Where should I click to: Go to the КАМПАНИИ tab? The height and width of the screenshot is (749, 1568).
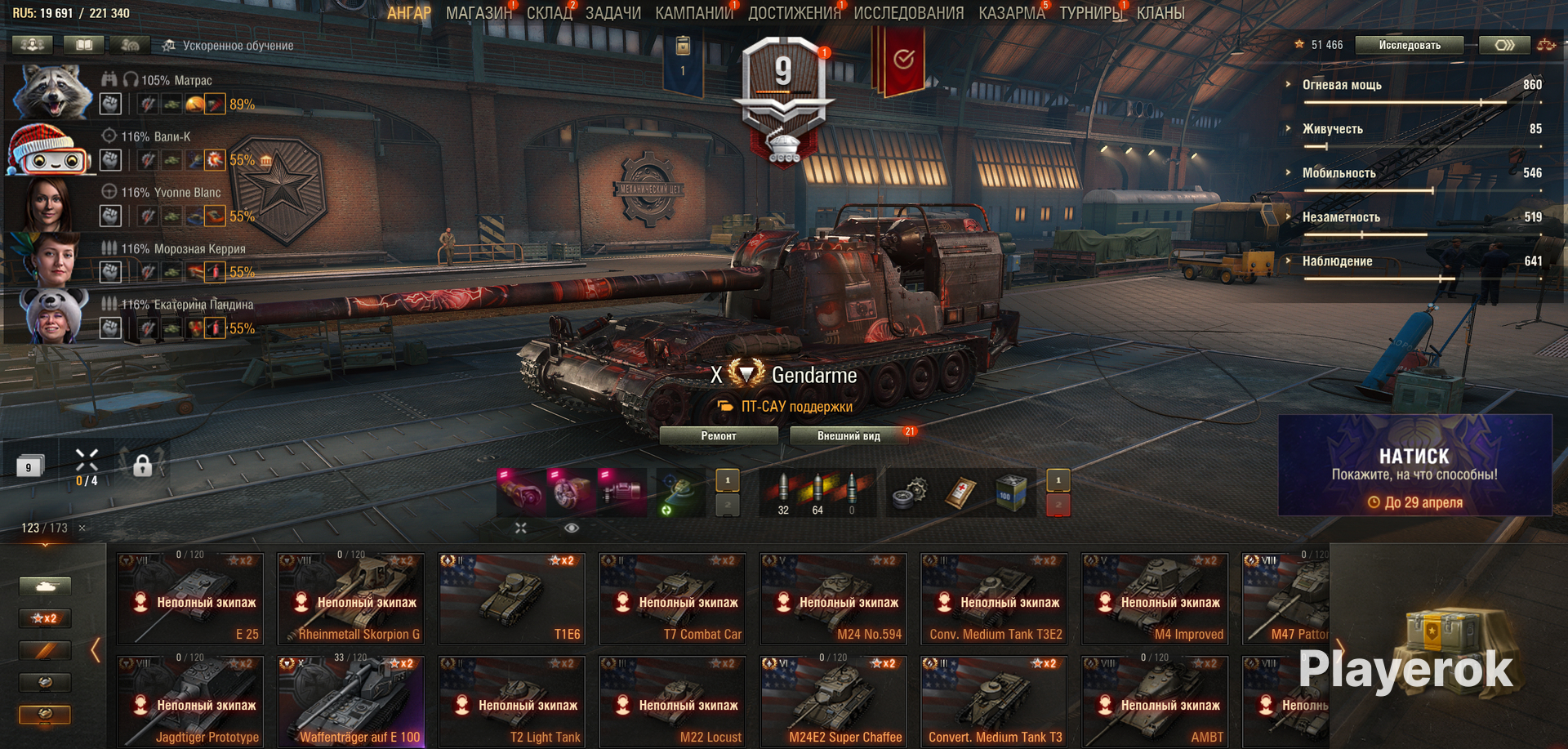(693, 13)
